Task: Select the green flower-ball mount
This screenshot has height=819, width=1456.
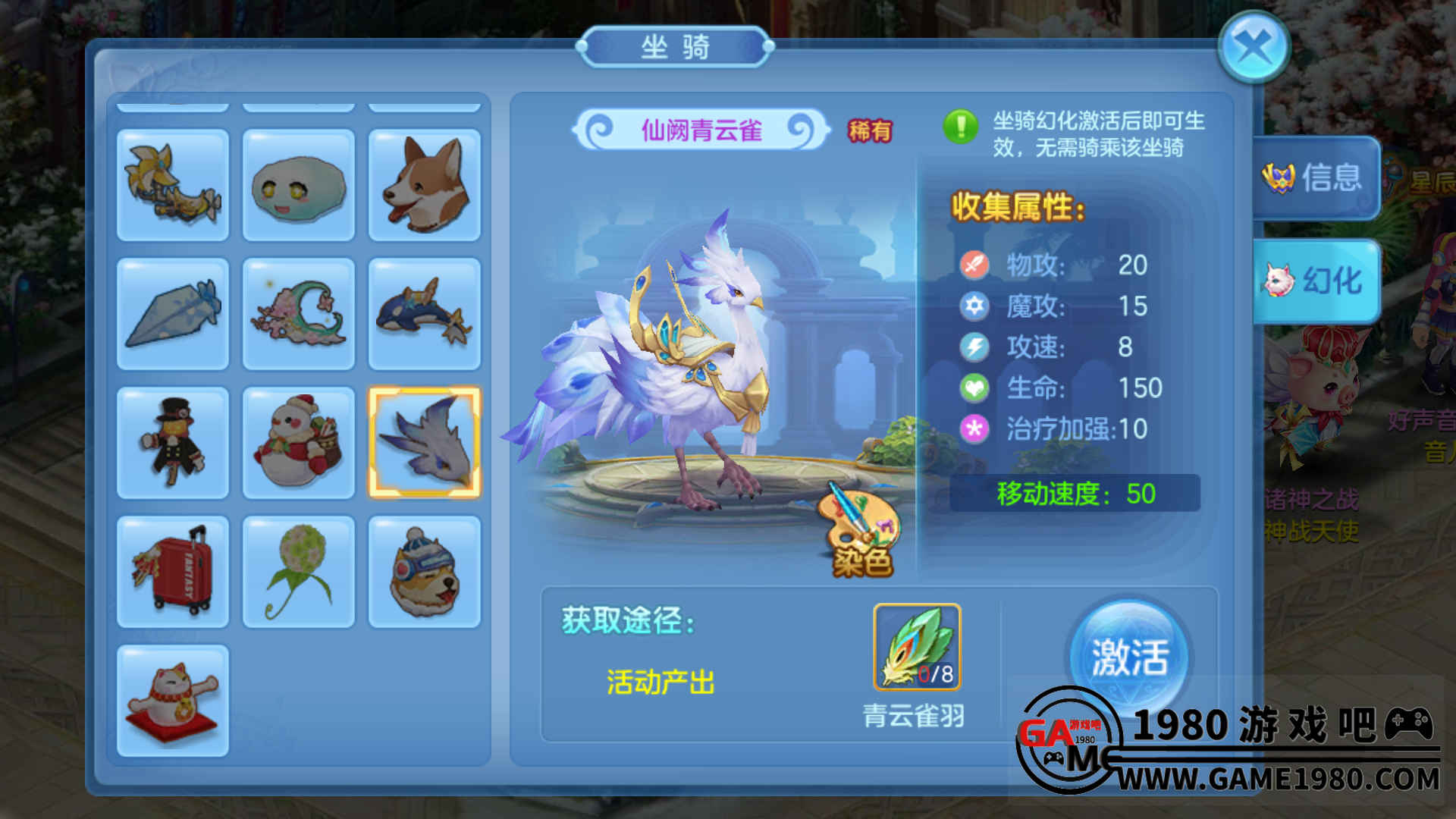Action: [299, 572]
